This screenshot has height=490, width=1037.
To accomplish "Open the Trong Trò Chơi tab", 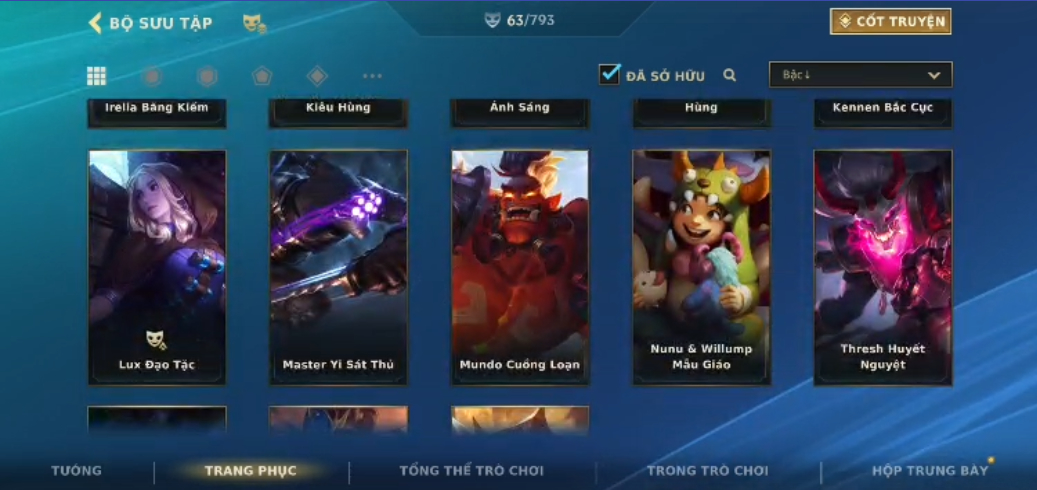I will point(707,471).
